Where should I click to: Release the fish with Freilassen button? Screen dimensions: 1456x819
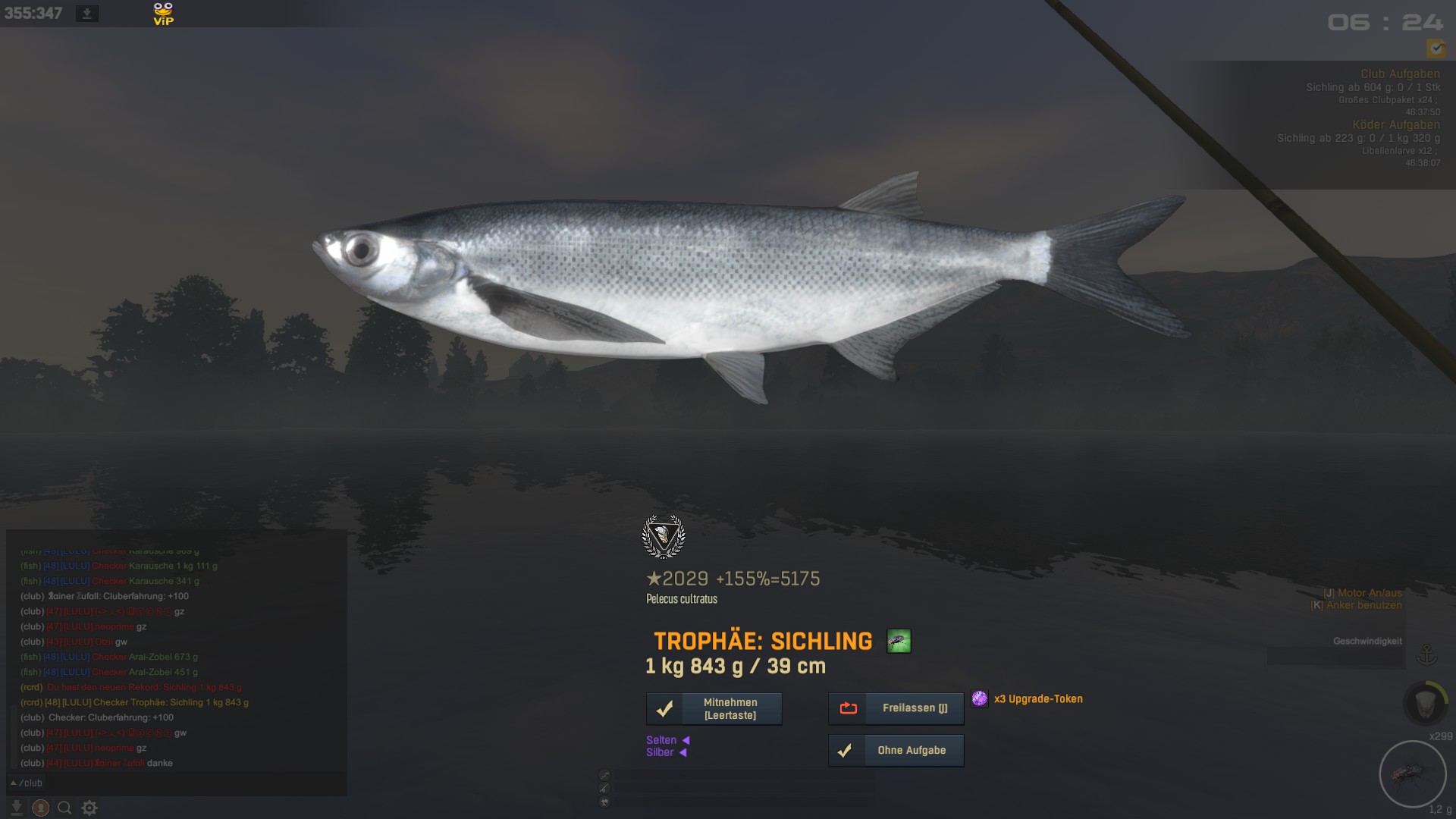[x=896, y=708]
